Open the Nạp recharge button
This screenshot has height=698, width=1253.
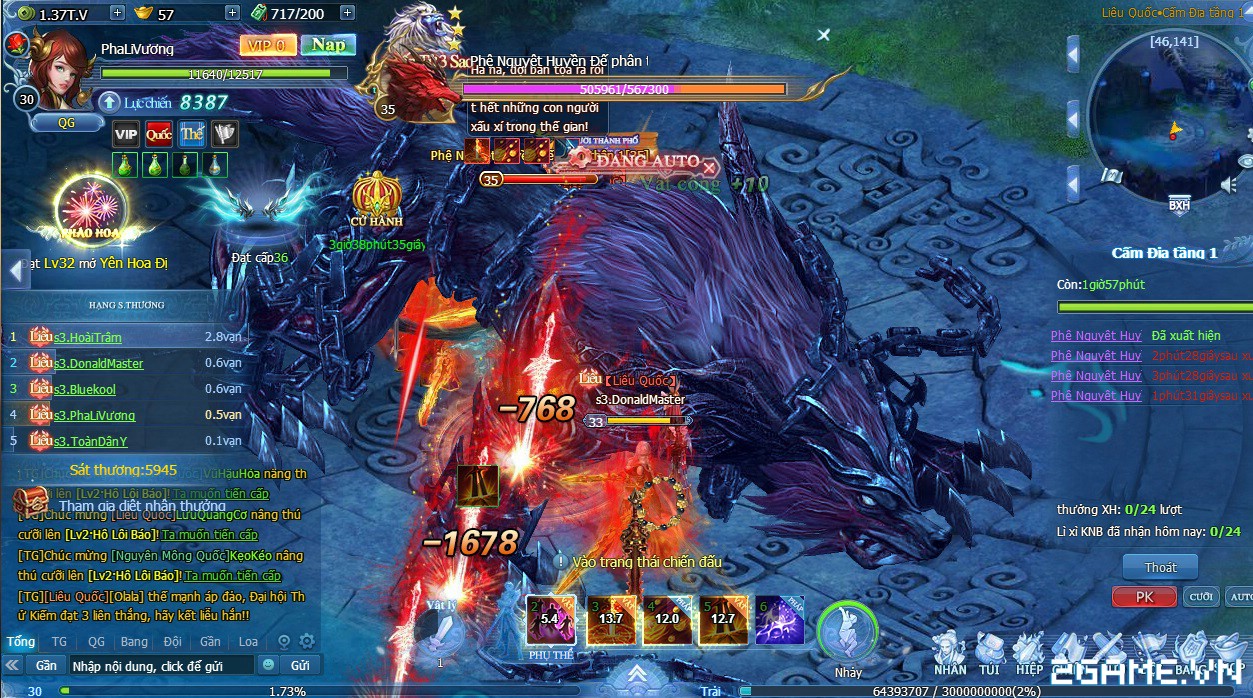(x=328, y=45)
